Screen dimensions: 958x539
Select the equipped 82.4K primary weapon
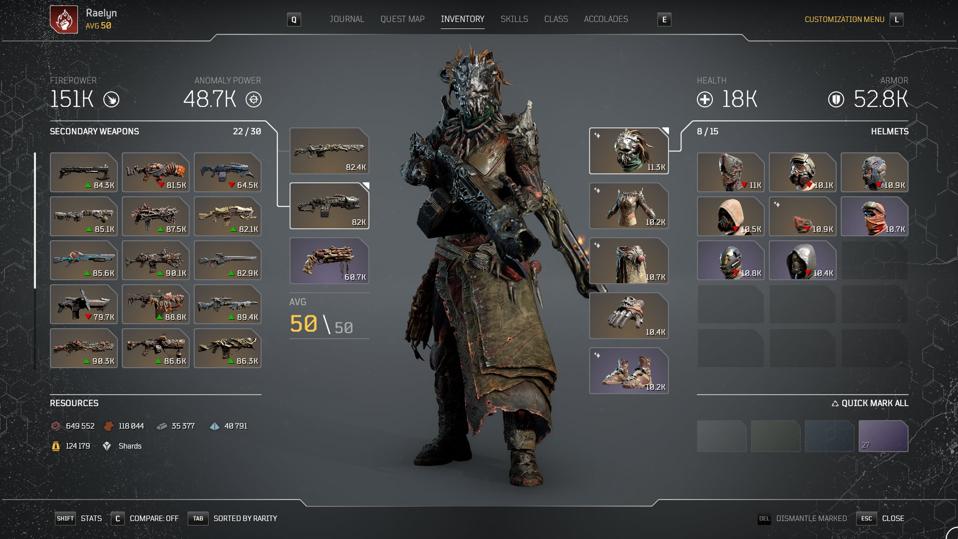point(329,151)
